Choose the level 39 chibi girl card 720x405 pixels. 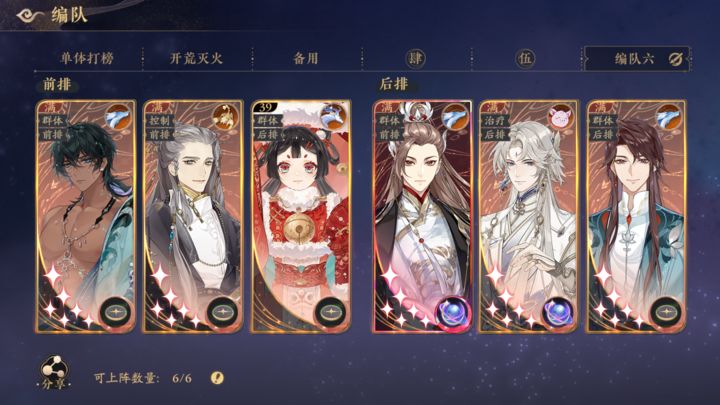(300, 215)
